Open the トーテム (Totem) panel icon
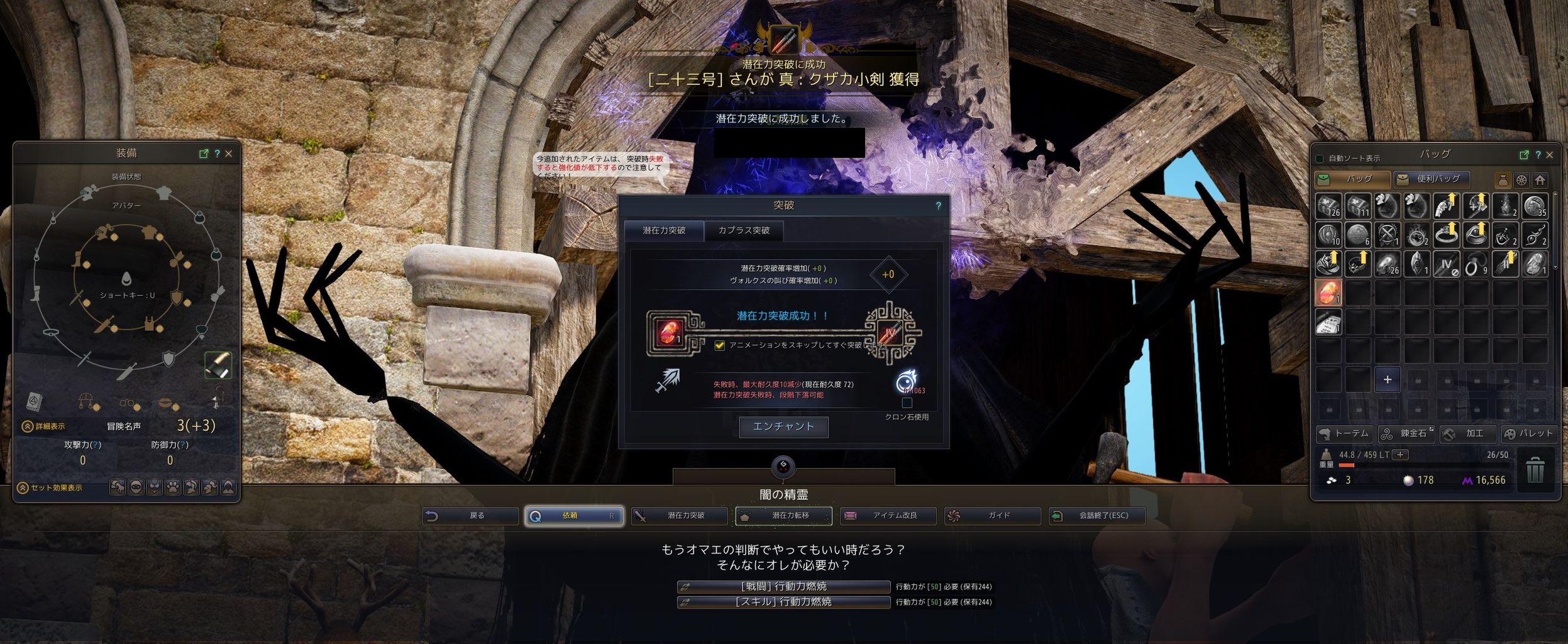Viewport: 1568px width, 644px height. coord(1344,433)
